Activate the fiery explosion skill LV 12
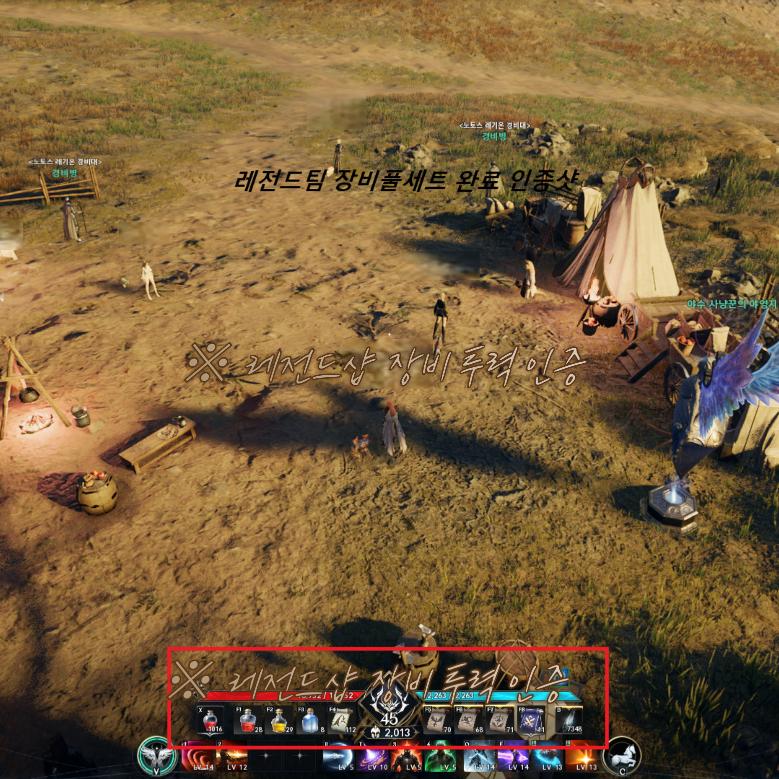Screen dimensions: 779x779 tap(235, 759)
